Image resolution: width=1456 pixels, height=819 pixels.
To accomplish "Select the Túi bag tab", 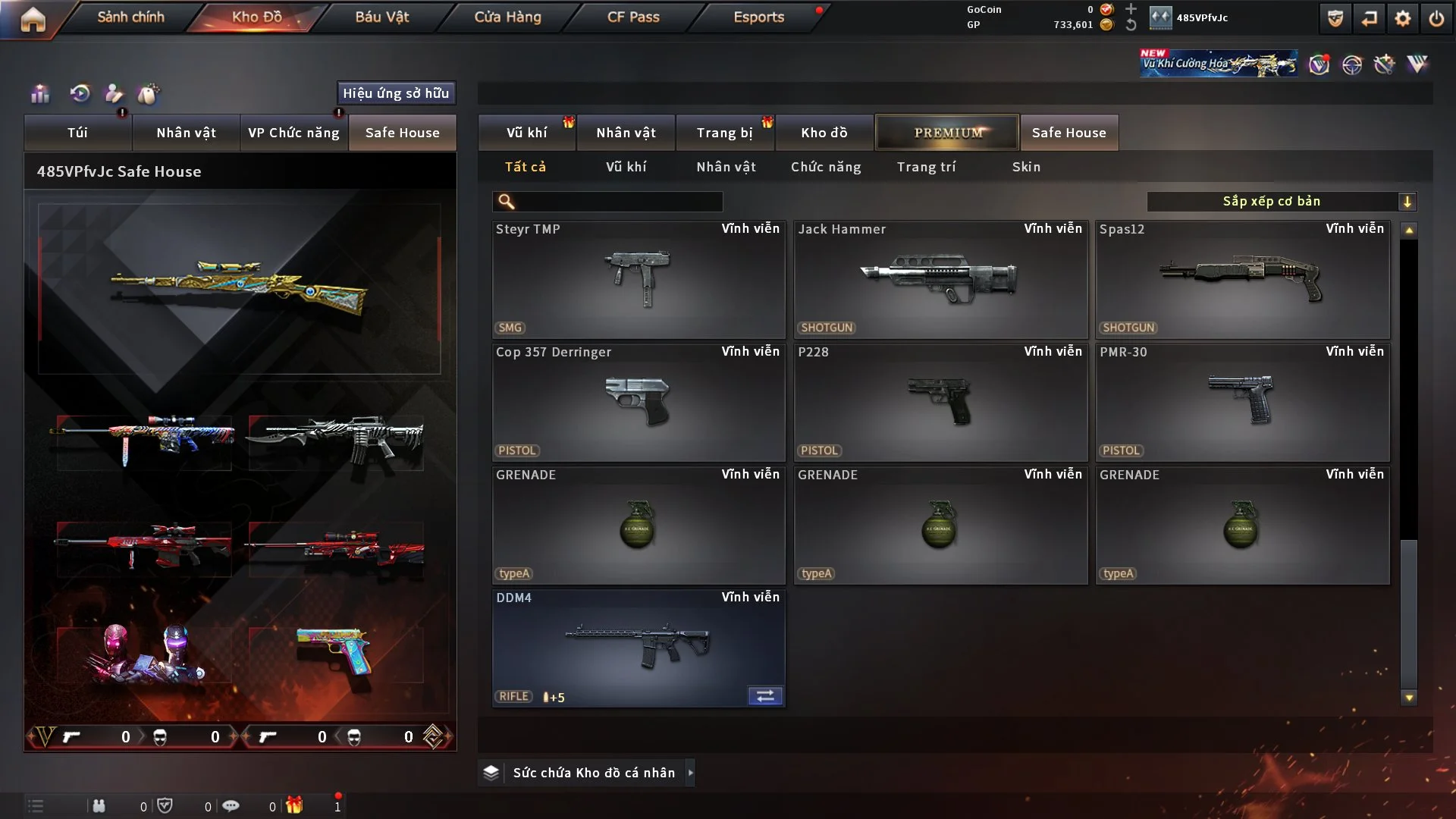I will [x=77, y=133].
